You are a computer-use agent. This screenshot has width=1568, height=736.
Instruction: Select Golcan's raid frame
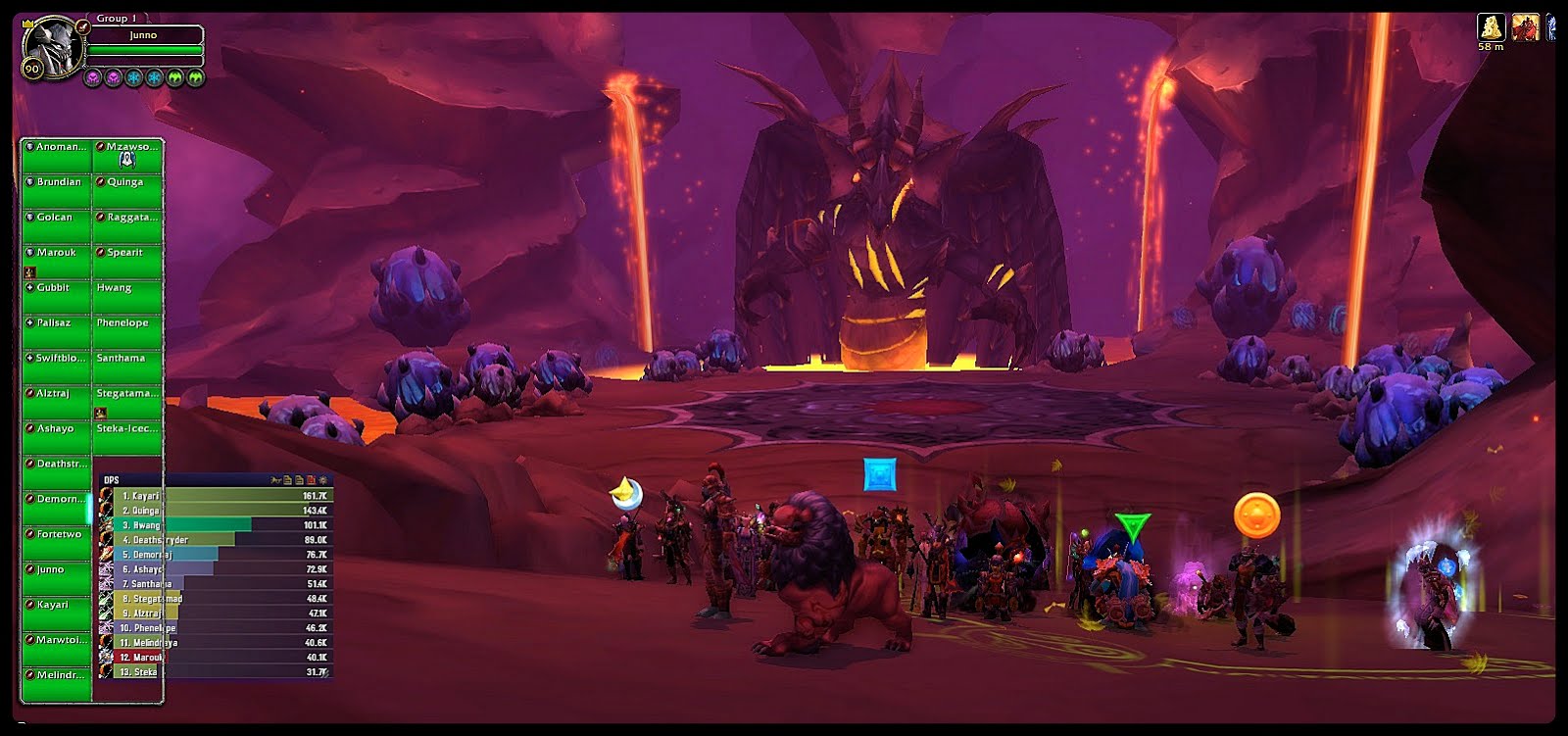coord(57,225)
